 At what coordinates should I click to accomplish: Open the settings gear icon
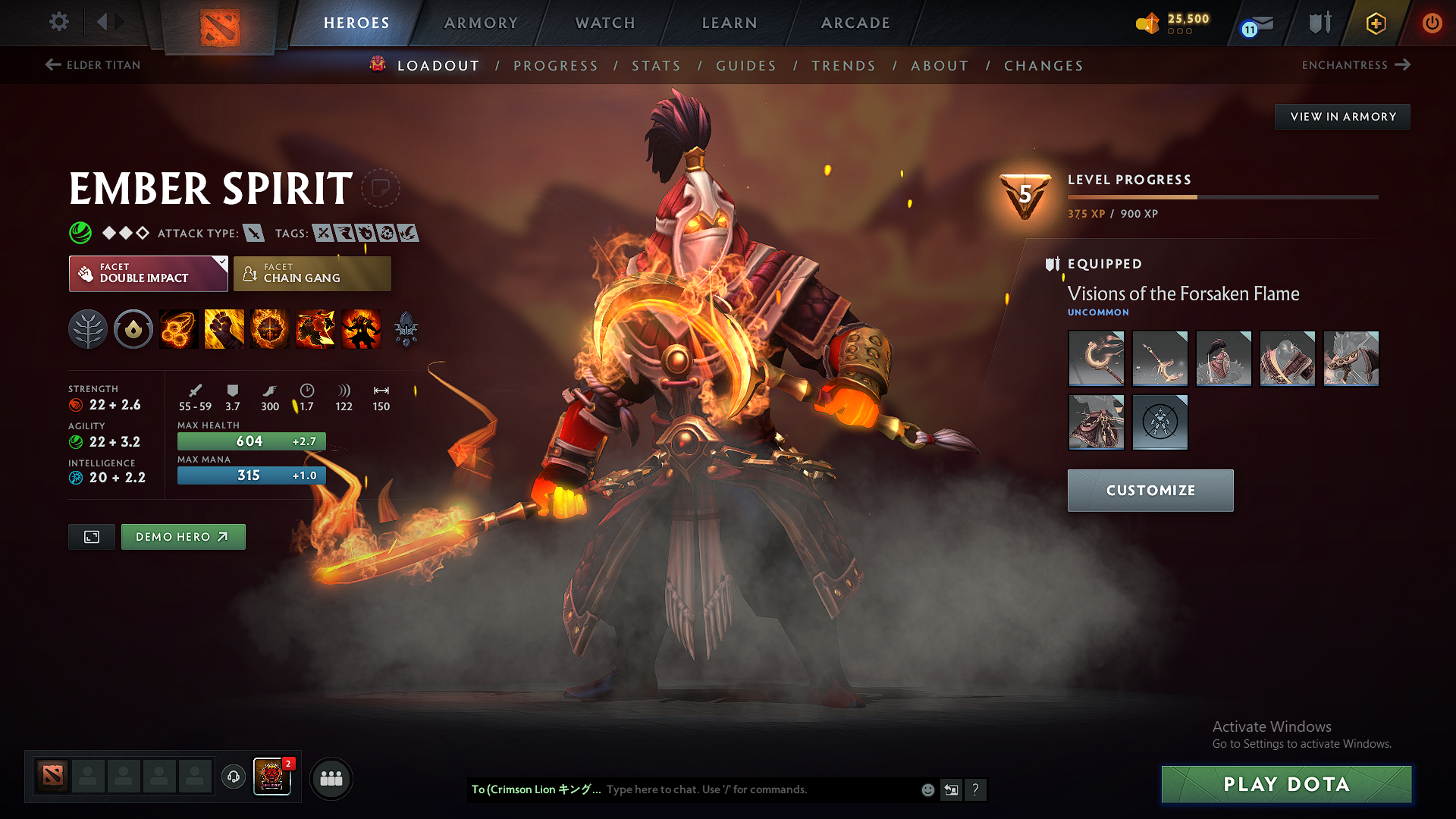58,22
